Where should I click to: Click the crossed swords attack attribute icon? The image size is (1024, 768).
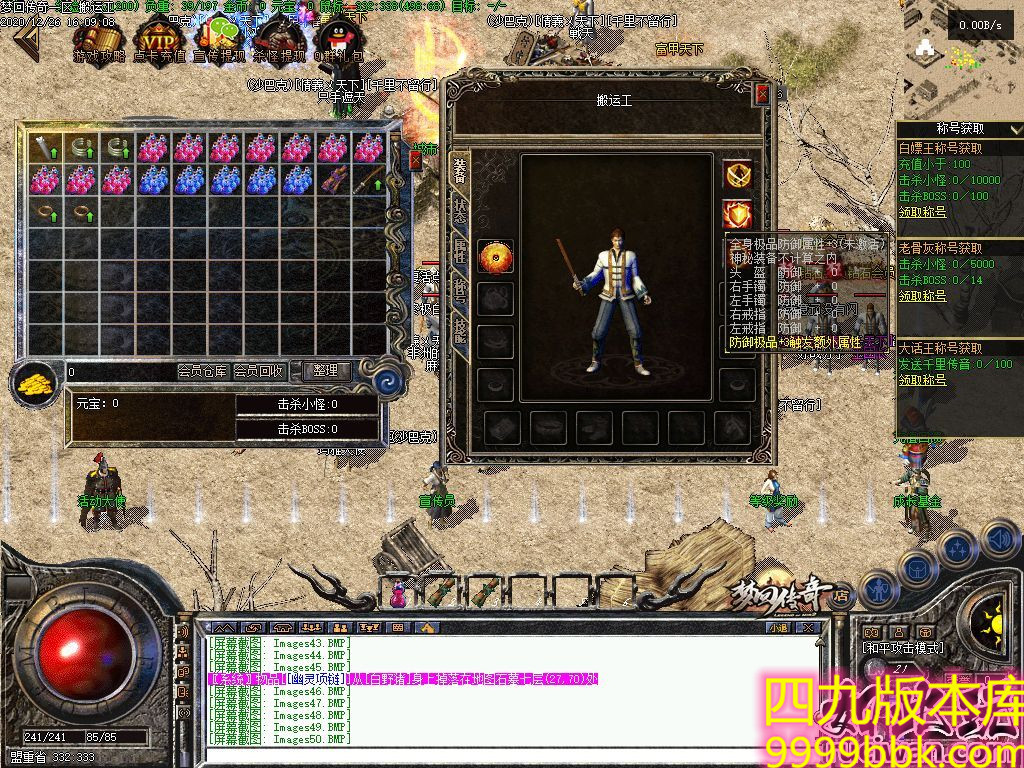point(738,175)
